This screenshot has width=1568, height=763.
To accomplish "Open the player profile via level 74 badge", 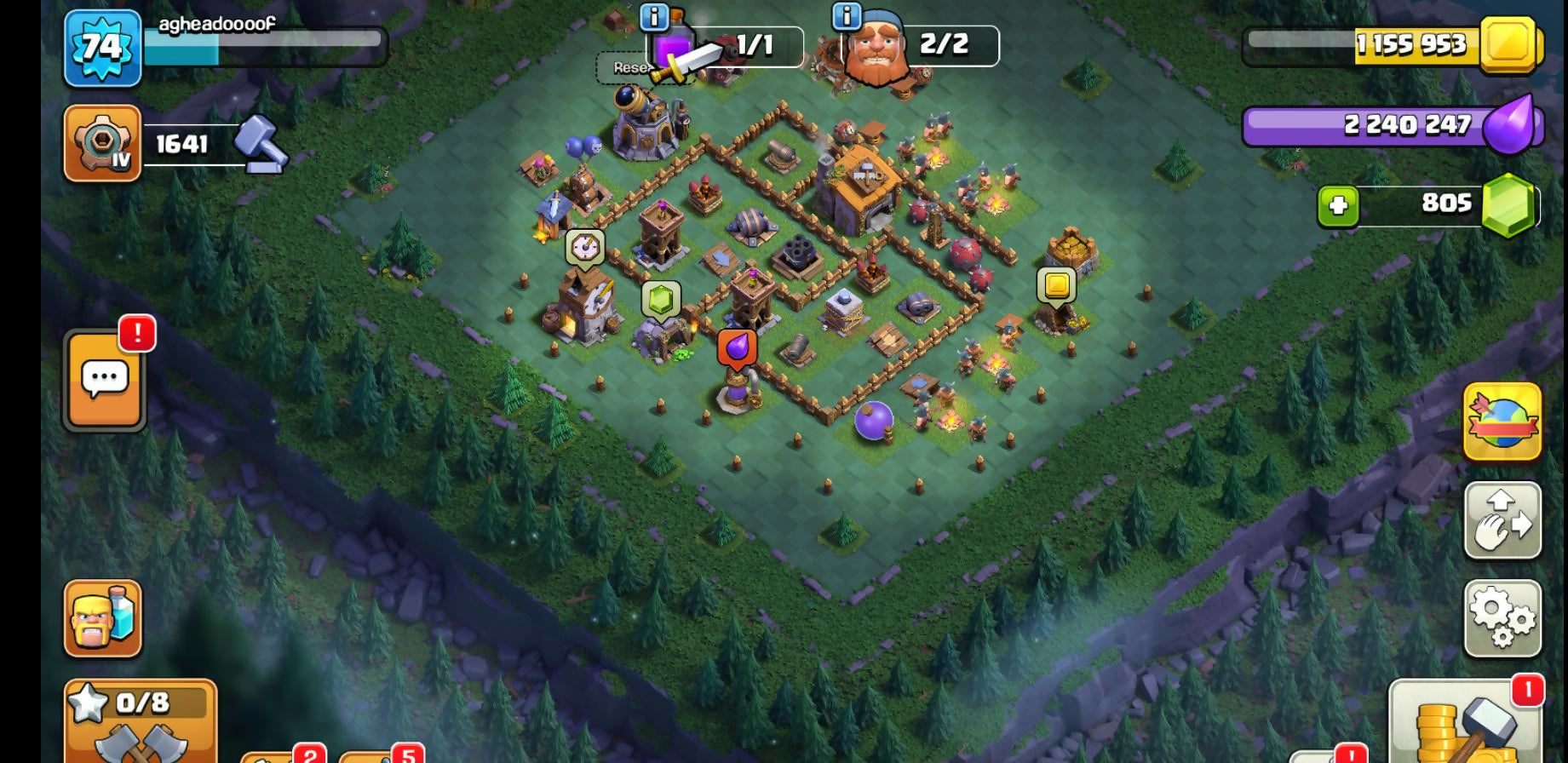I will click(x=102, y=48).
